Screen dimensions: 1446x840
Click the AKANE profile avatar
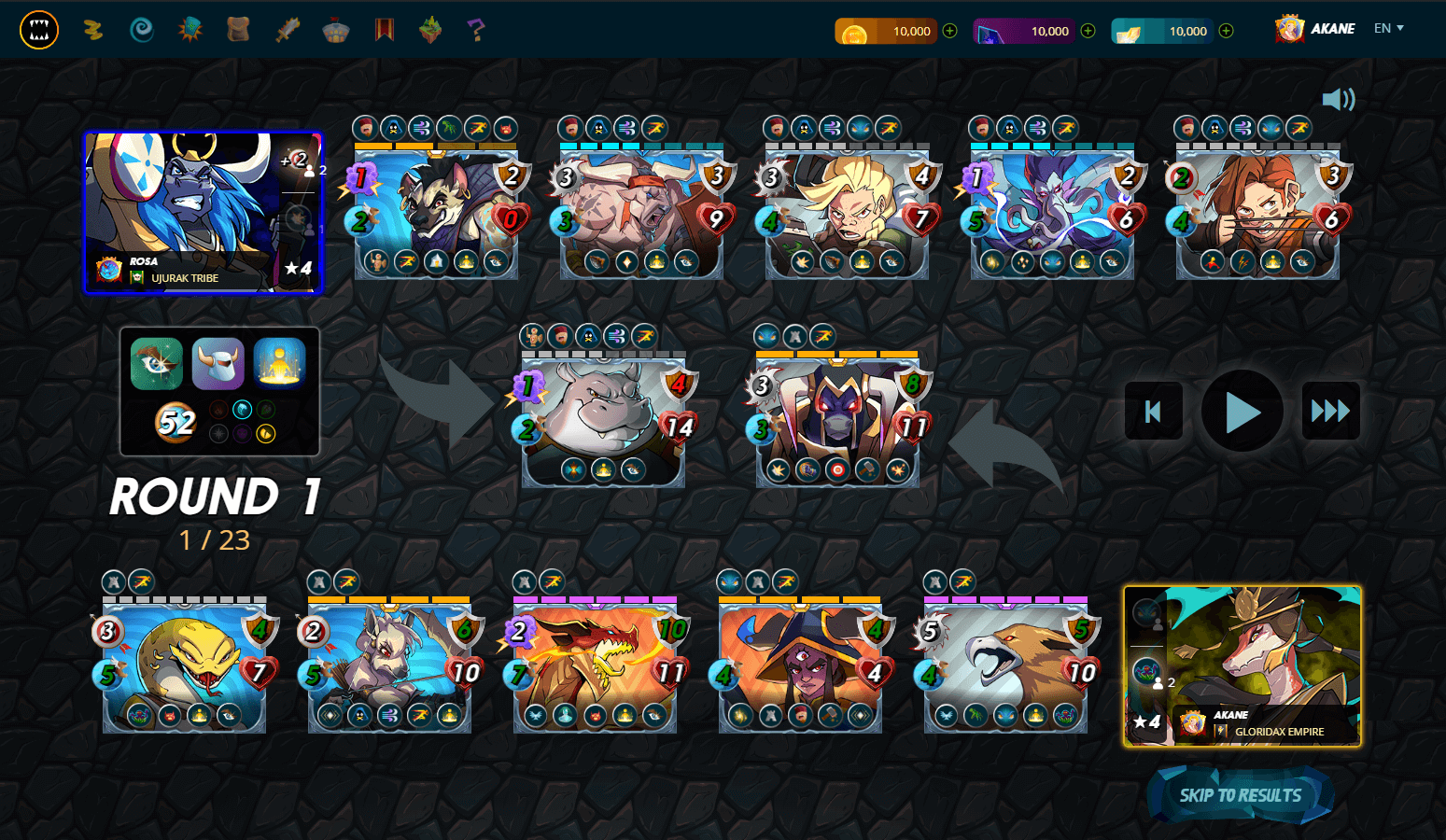pos(1287,28)
